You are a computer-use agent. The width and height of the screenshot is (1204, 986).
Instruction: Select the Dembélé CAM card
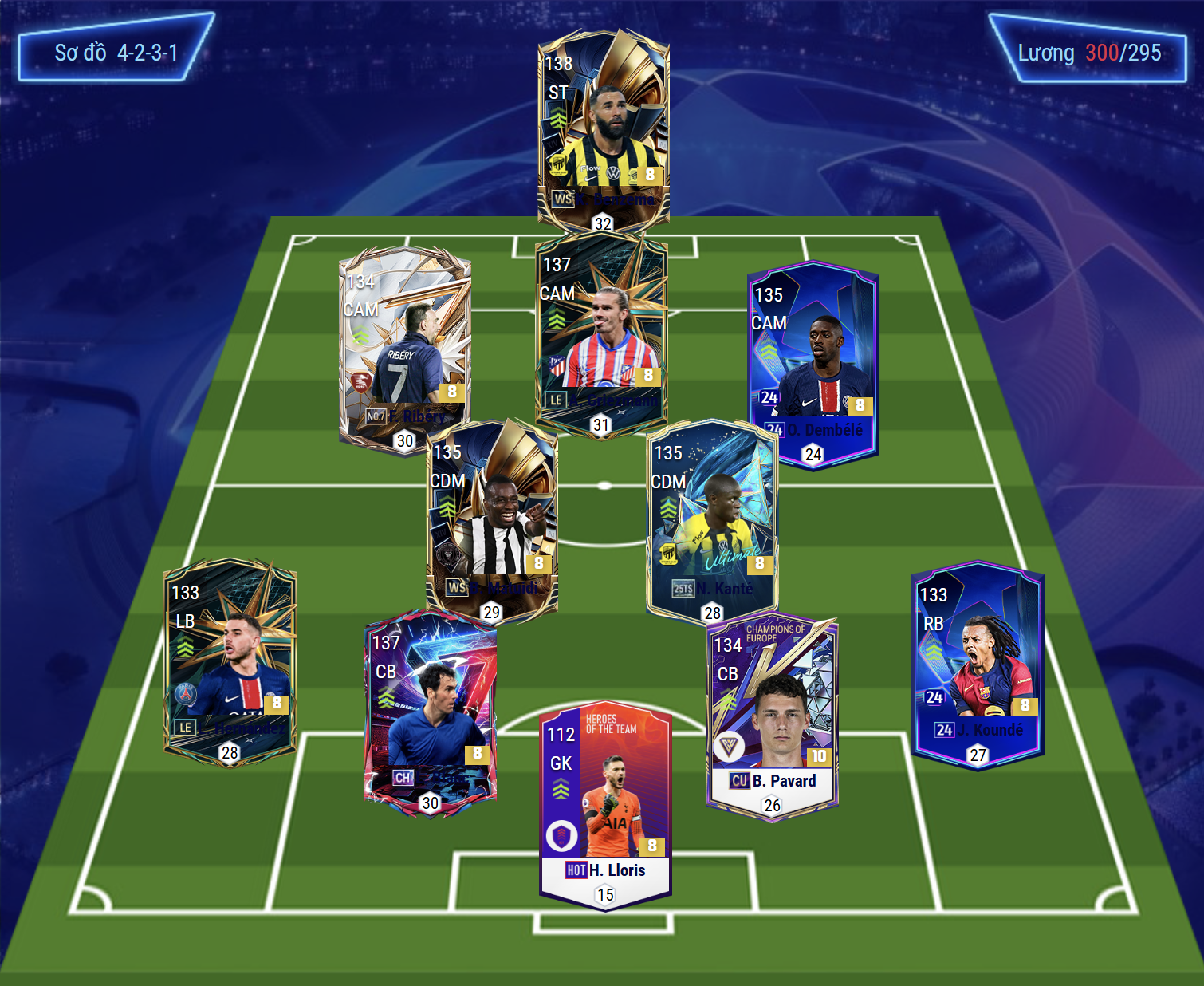813,363
